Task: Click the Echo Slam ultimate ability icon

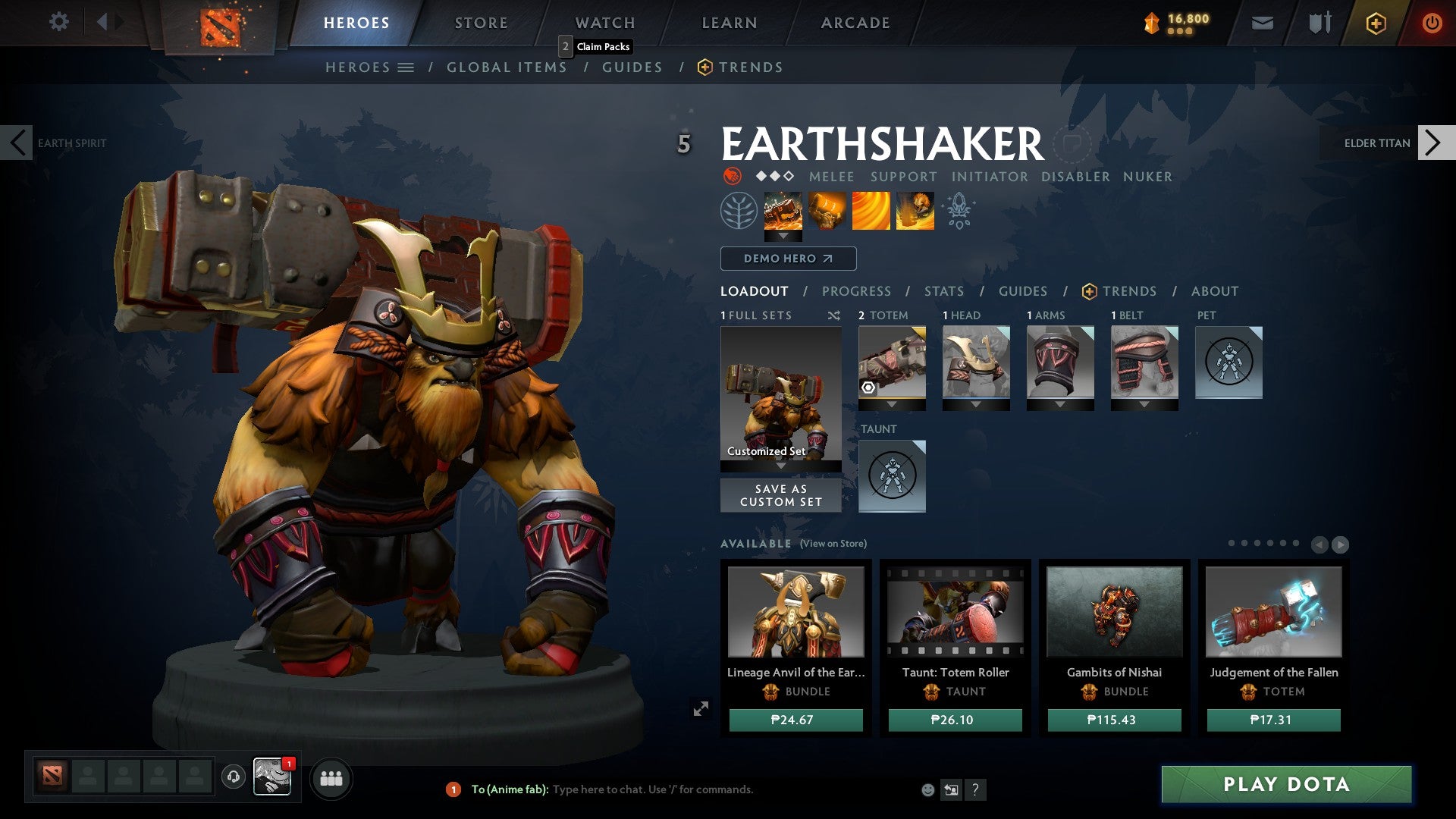Action: pos(914,210)
